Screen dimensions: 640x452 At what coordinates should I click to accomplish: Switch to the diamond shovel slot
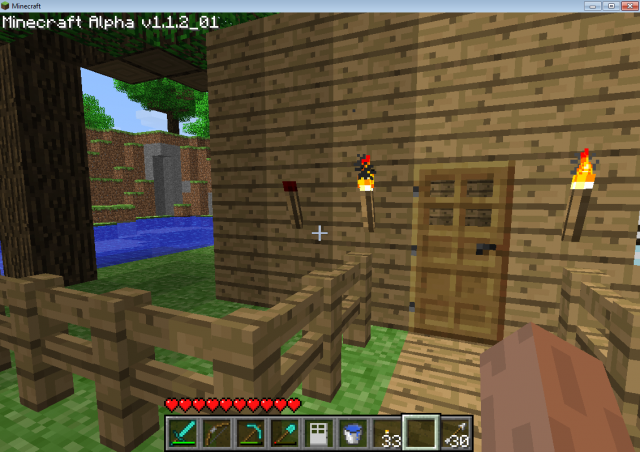(284, 432)
